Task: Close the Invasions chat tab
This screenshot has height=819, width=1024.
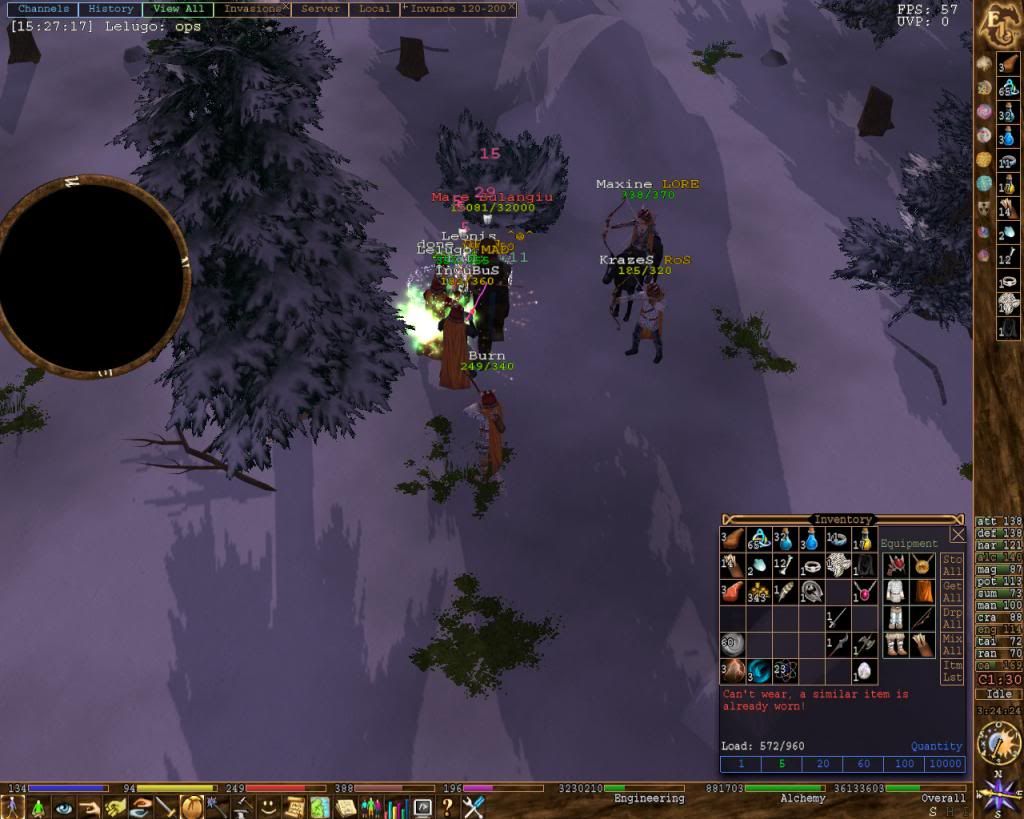Action: (x=286, y=7)
